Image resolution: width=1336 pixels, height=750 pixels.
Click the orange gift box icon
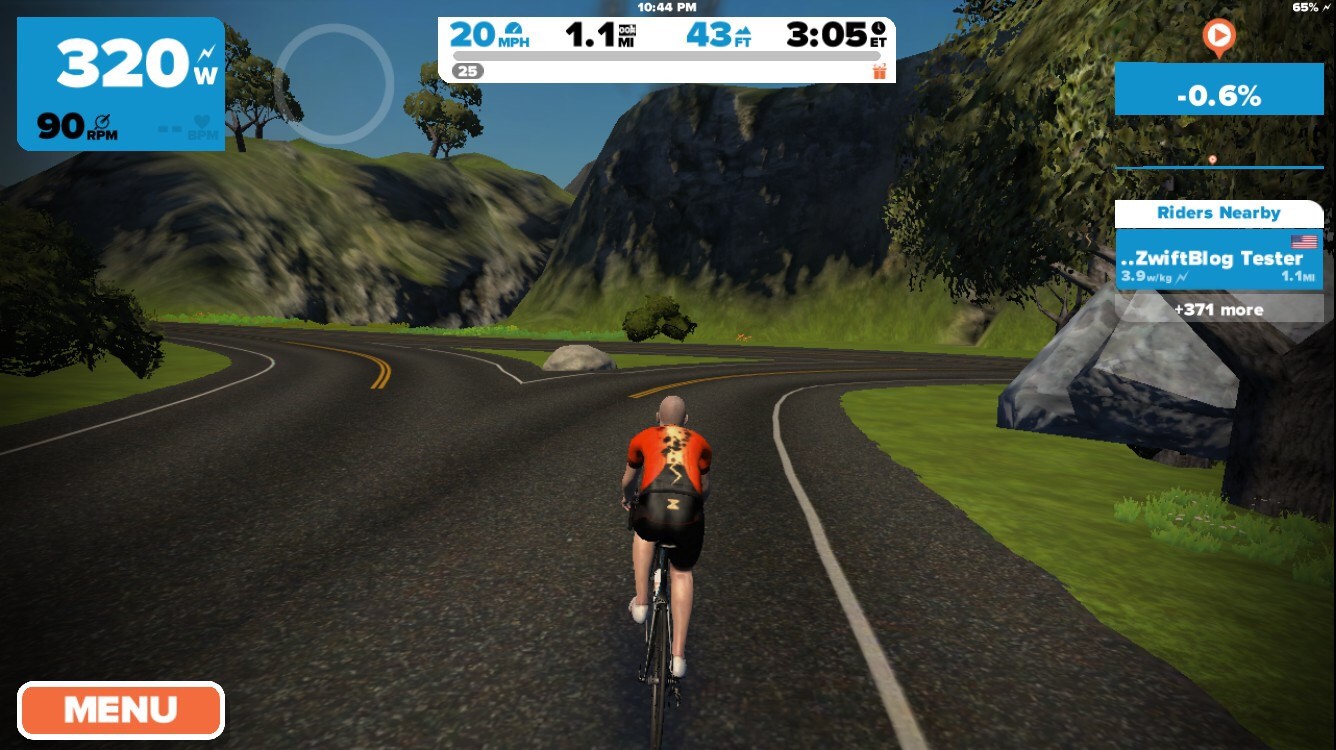point(879,71)
